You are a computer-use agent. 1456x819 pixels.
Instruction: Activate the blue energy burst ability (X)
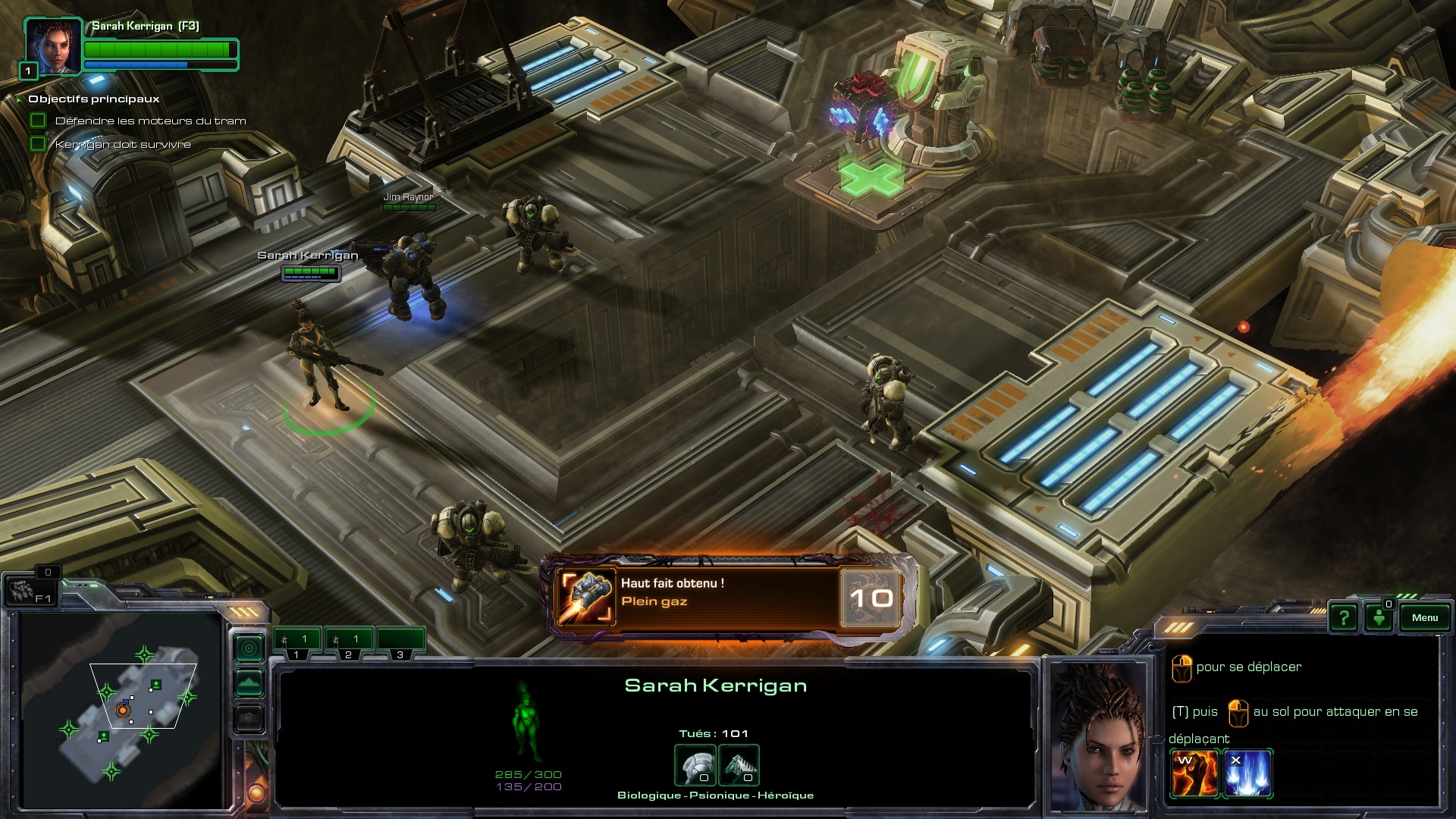point(1247,773)
